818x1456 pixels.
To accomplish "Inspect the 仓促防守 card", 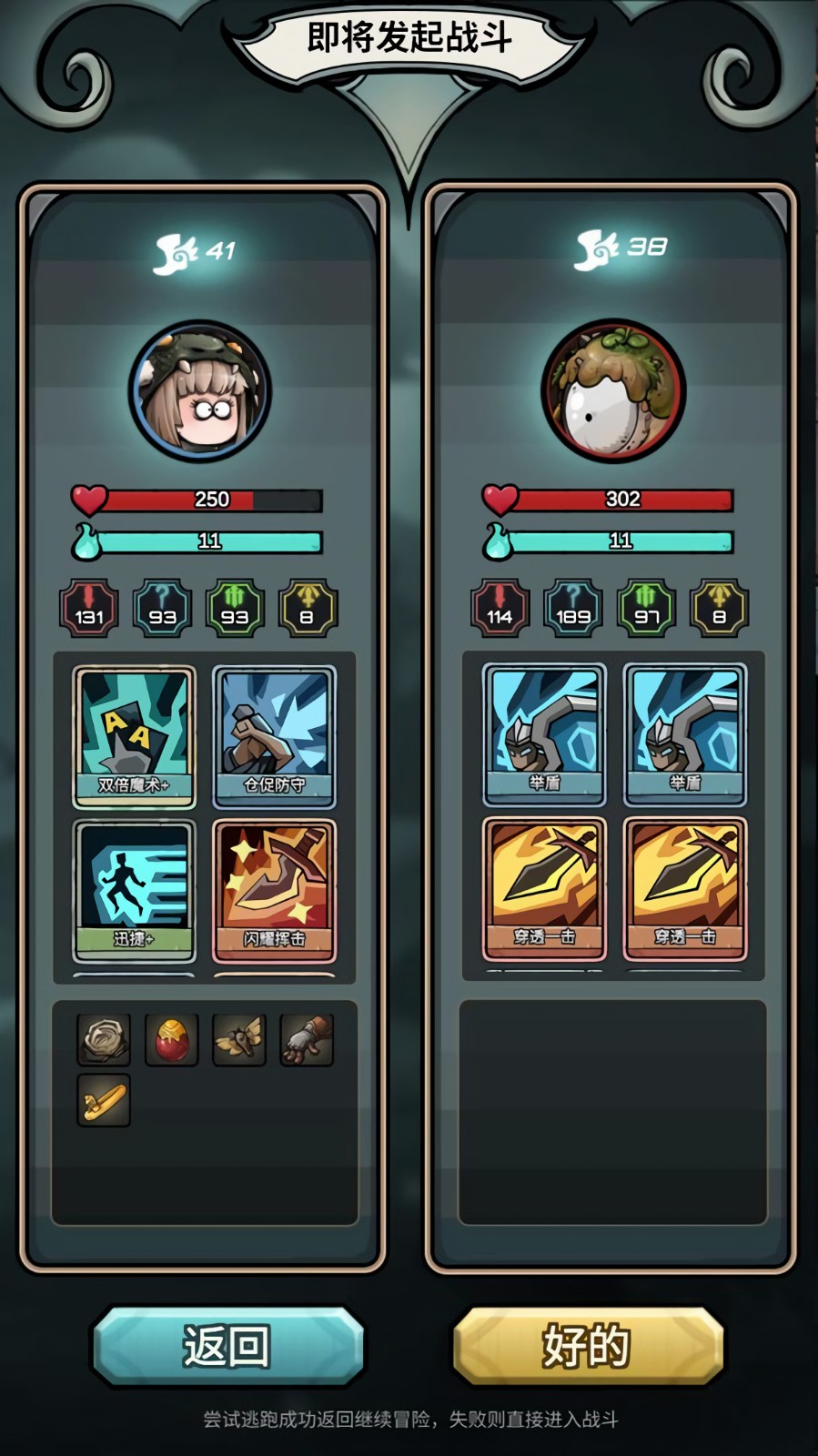I will 274,737.
